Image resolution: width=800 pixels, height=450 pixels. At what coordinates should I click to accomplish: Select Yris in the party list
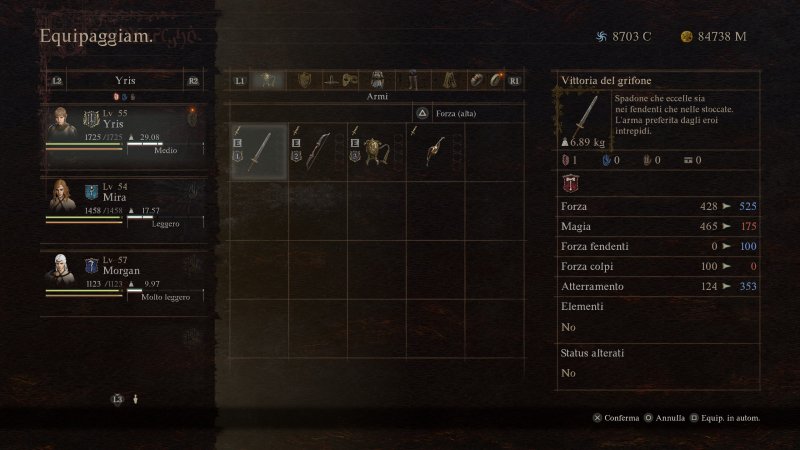click(x=124, y=133)
